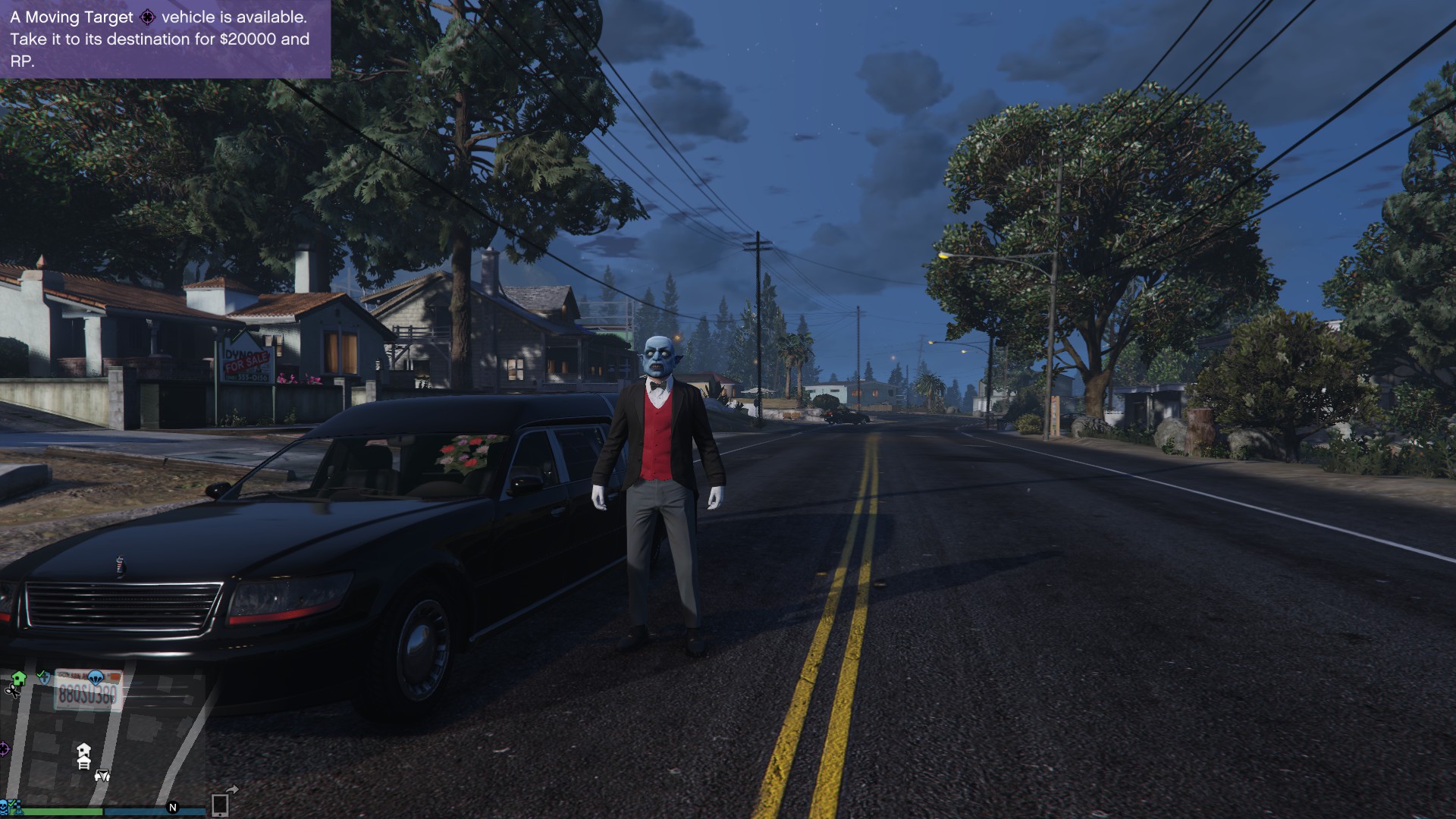Select the white garage marker on minimap
This screenshot has height=819, width=1456.
(x=84, y=764)
